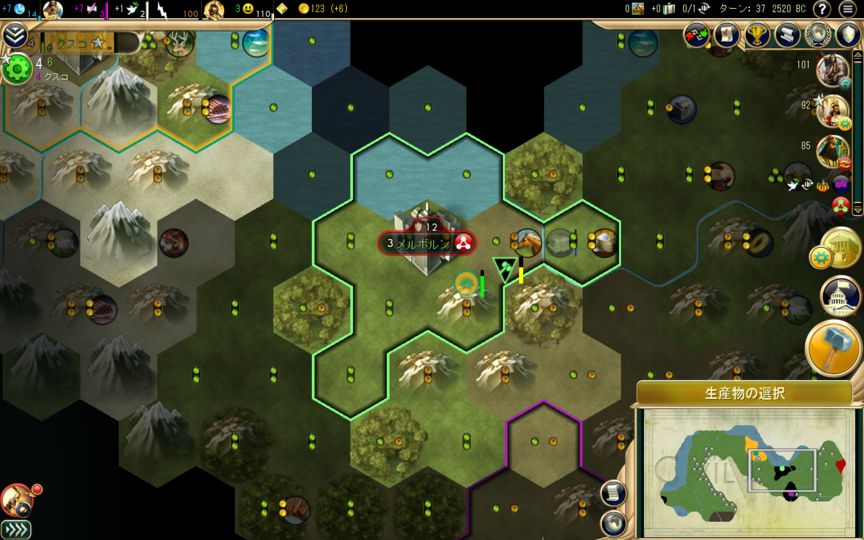The image size is (864, 540).
Task: Click the hammer choose production button
Action: [x=833, y=347]
